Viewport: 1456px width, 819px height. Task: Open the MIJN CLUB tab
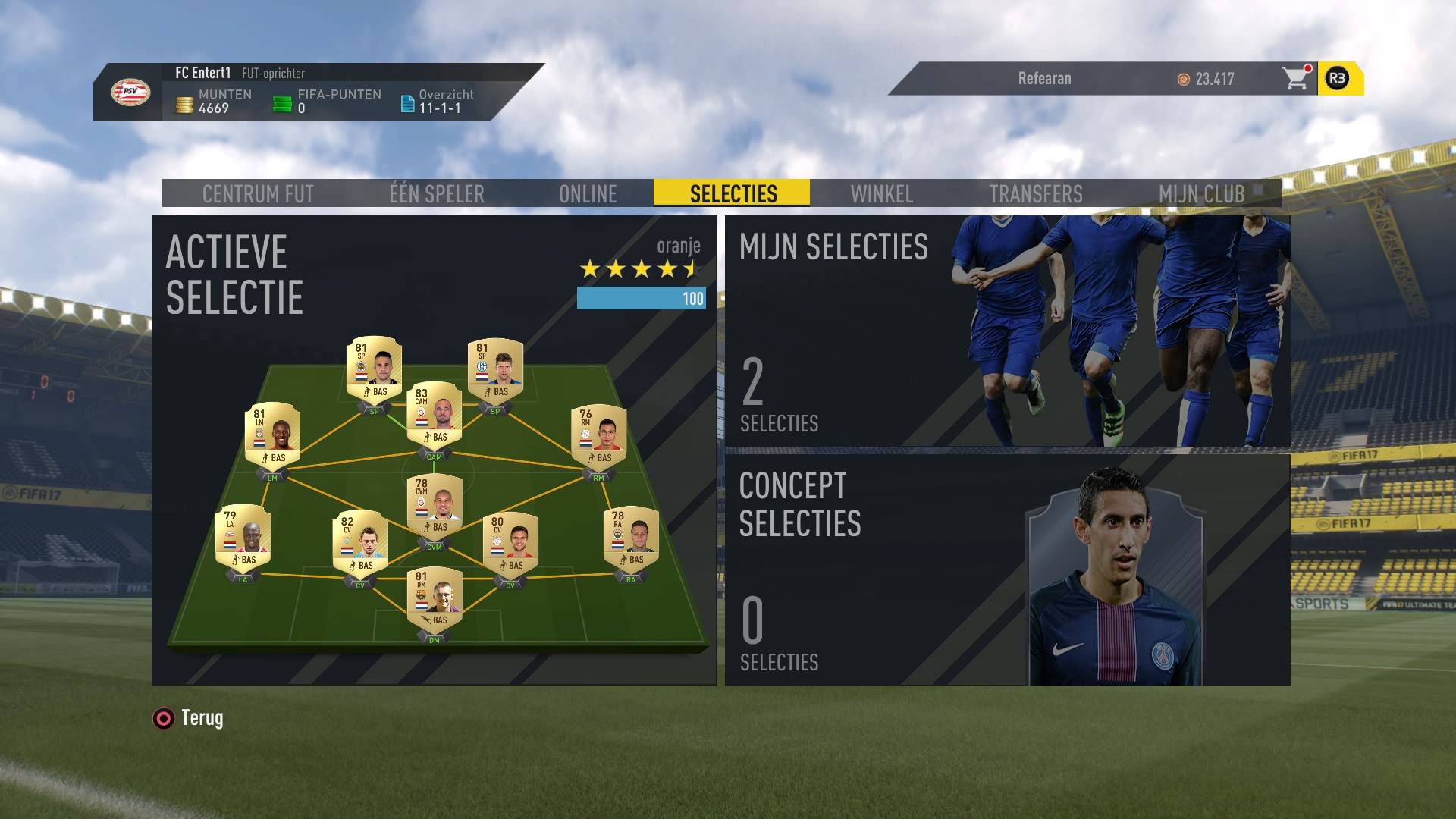pos(1201,193)
